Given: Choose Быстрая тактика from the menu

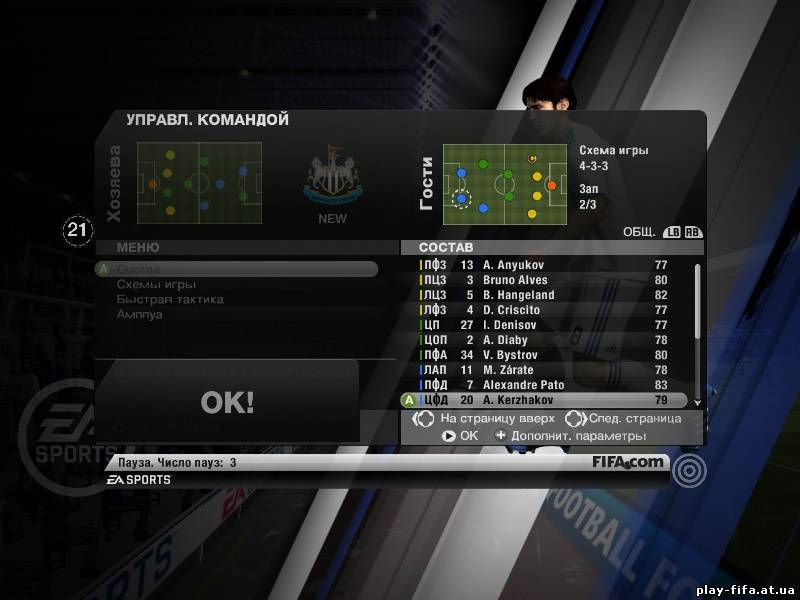Looking at the screenshot, I should (x=169, y=299).
